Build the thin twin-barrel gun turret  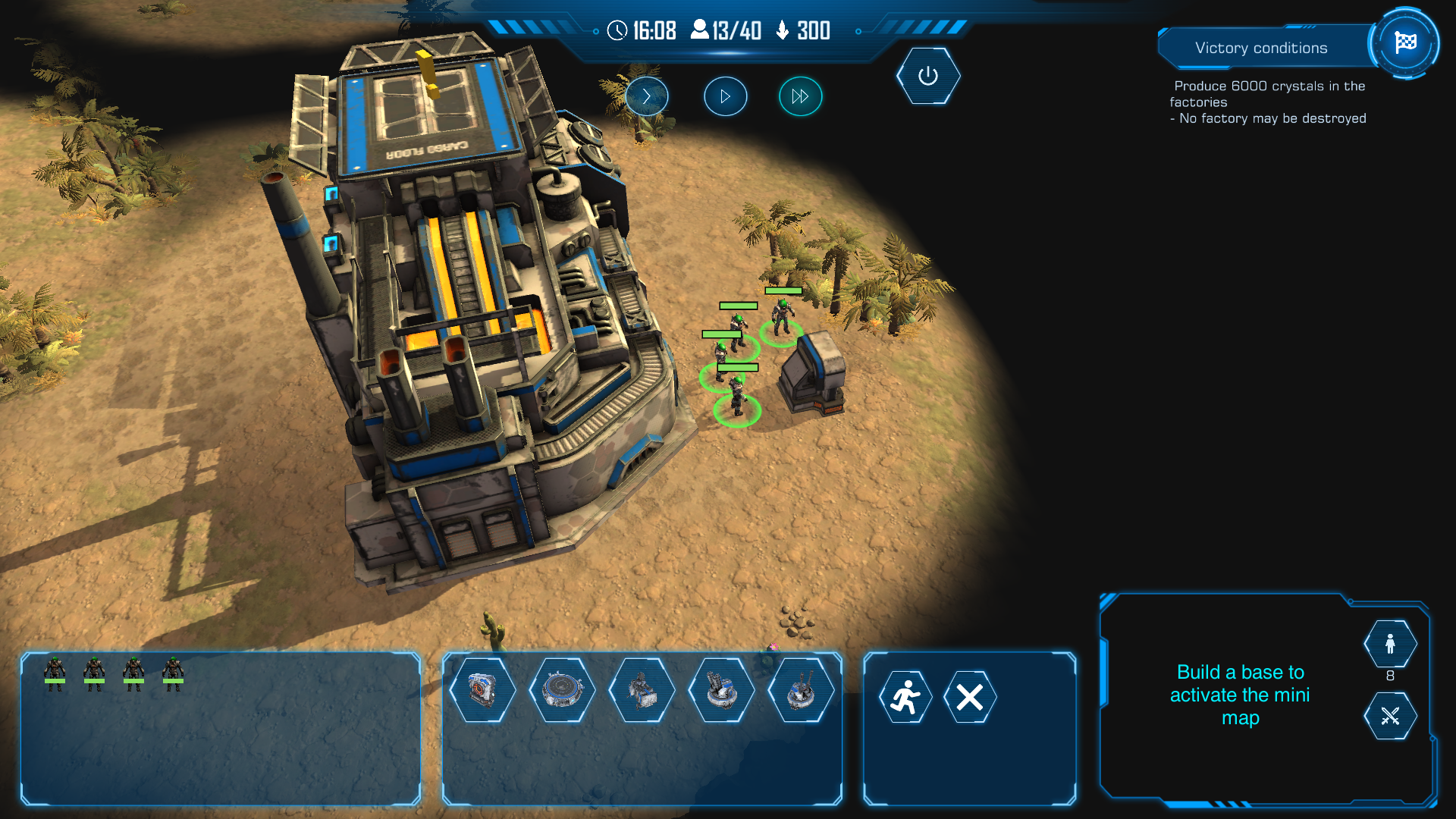(x=801, y=690)
